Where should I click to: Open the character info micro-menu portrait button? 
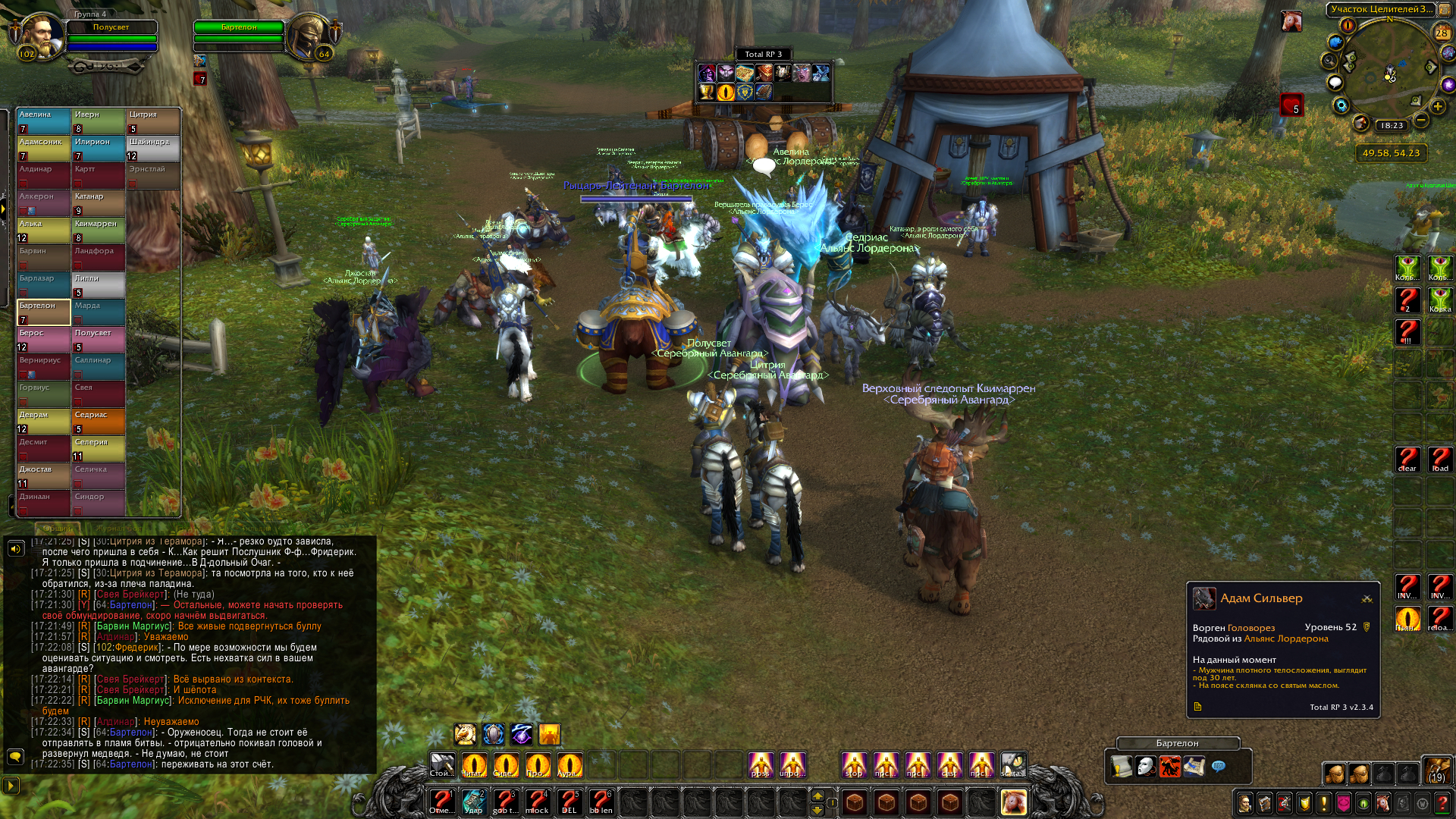(1245, 803)
